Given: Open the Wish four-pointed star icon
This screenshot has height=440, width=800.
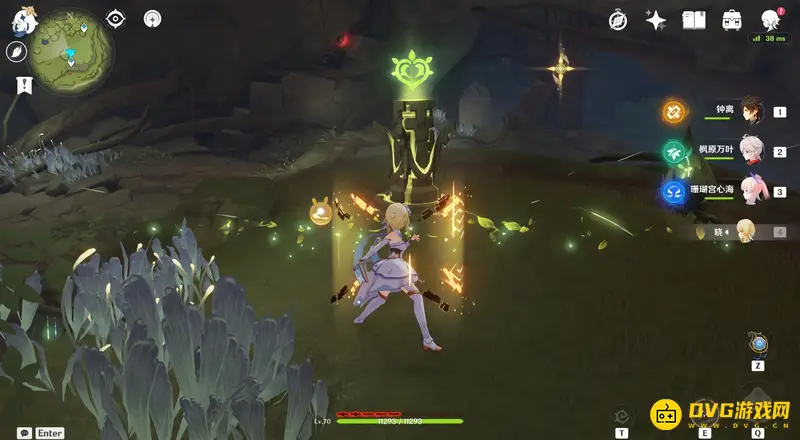Looking at the screenshot, I should coord(656,20).
